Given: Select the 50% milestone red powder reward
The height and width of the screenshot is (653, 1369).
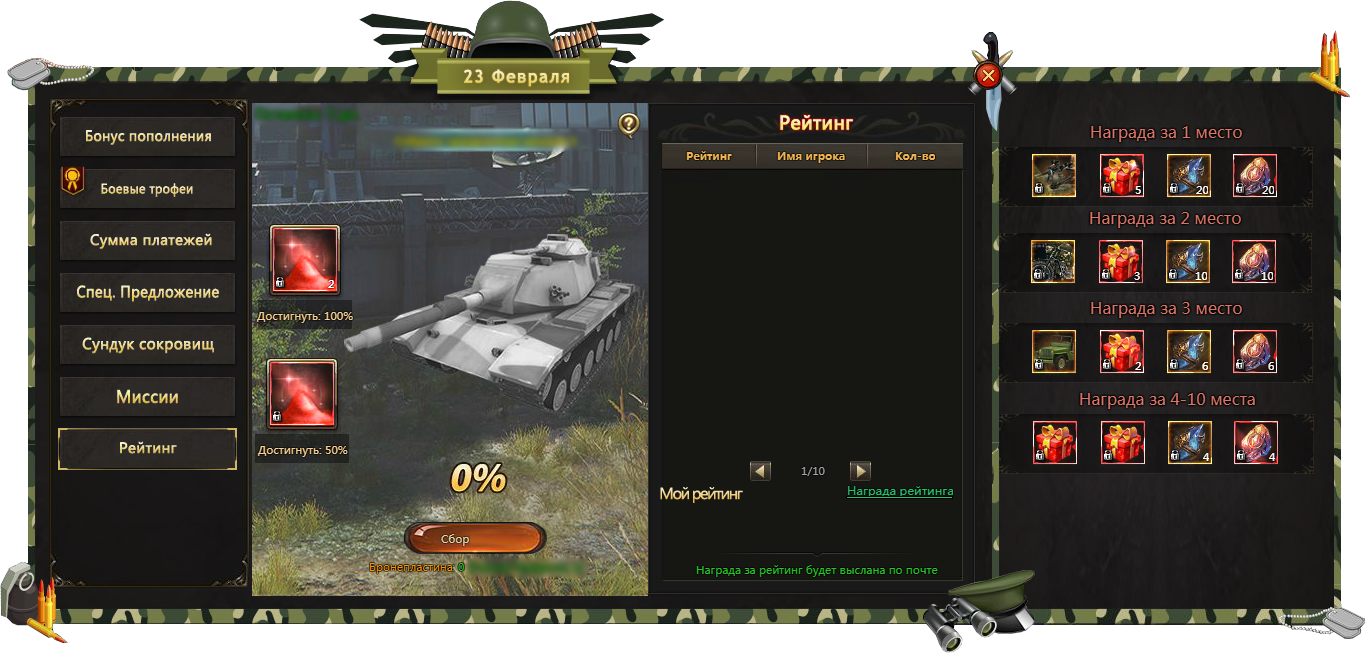Looking at the screenshot, I should [302, 395].
